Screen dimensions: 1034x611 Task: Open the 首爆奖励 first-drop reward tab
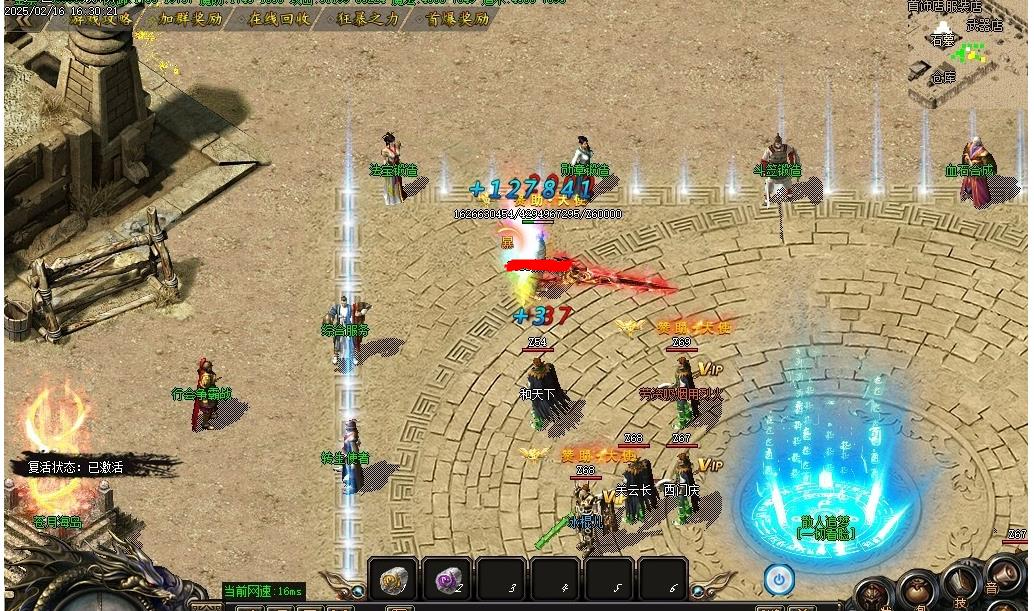457,19
